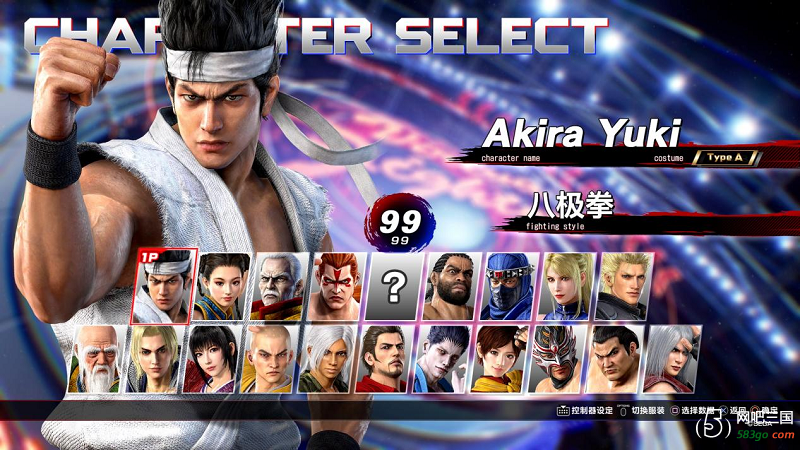Select Brad Burns in the red shirt
Screen dimensions: 800x450
tap(384, 359)
